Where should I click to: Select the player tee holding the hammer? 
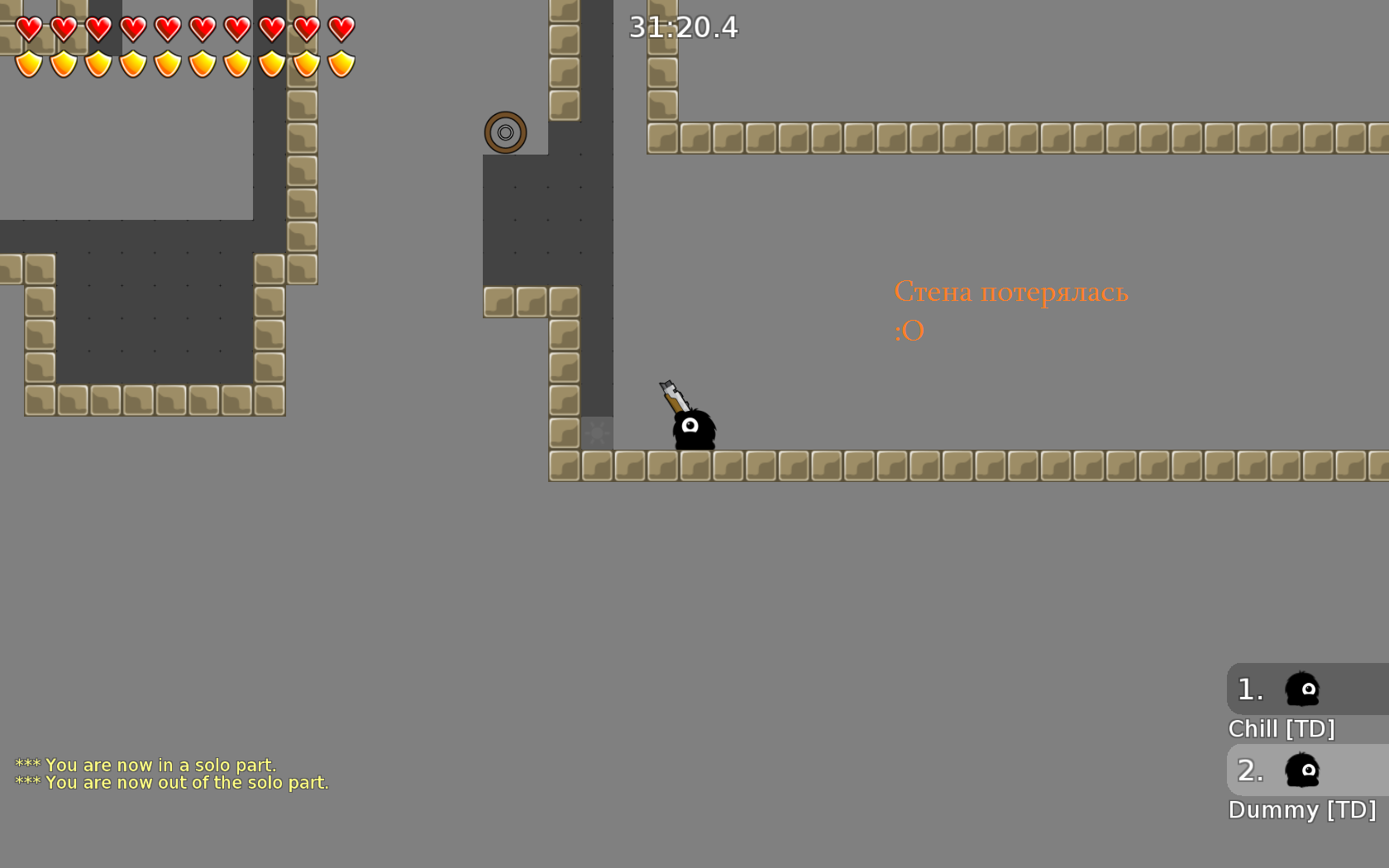(x=693, y=430)
